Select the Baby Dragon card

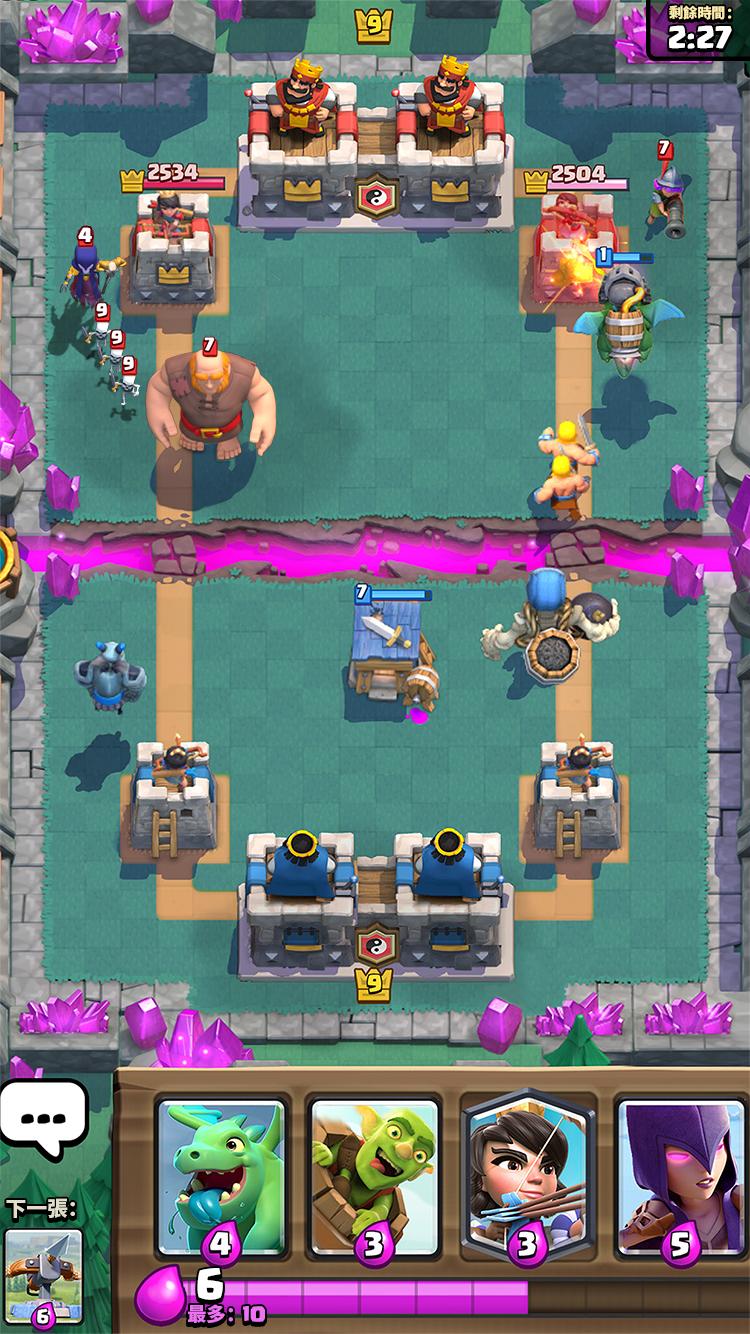(221, 1175)
